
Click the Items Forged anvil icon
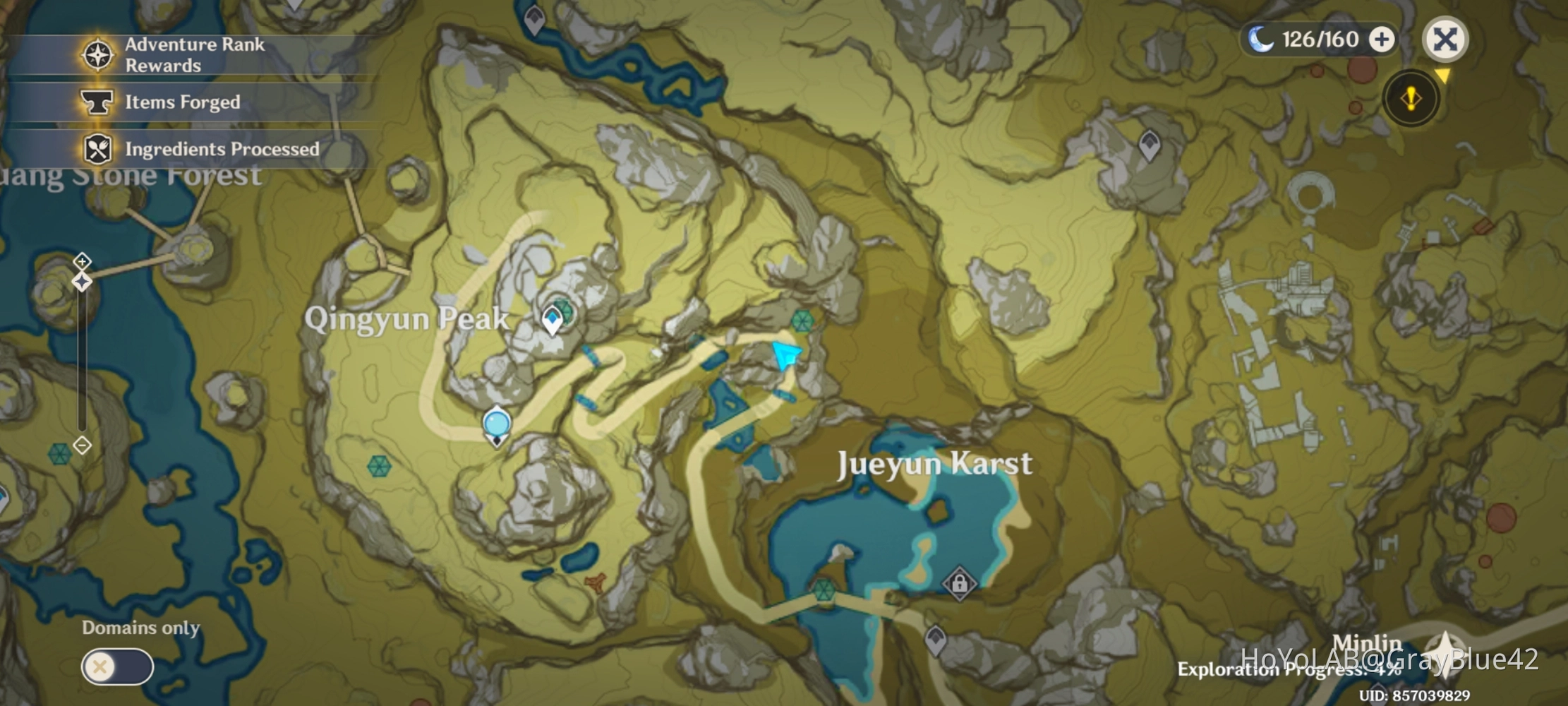(x=99, y=102)
